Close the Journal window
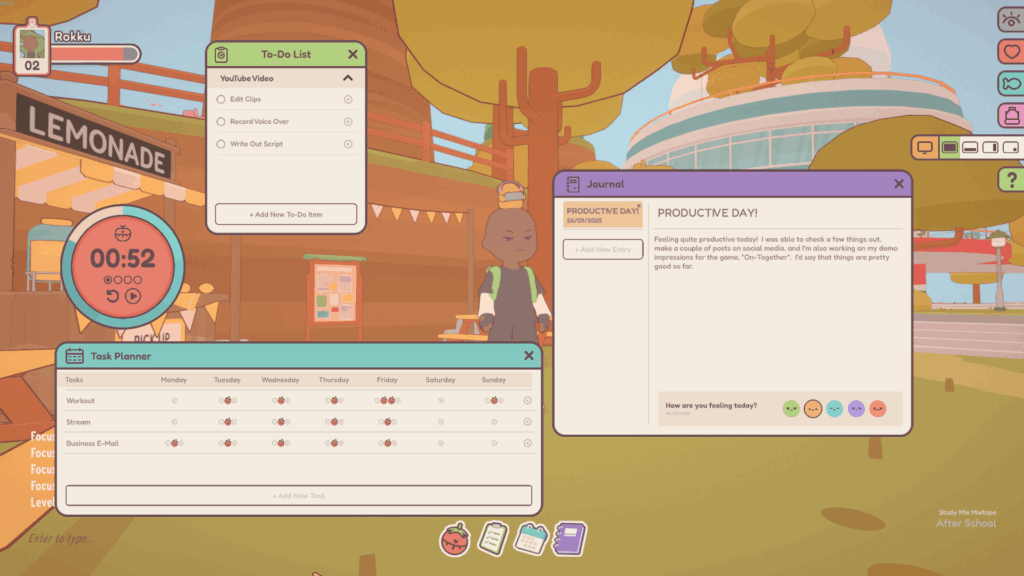This screenshot has height=576, width=1024. [x=899, y=184]
